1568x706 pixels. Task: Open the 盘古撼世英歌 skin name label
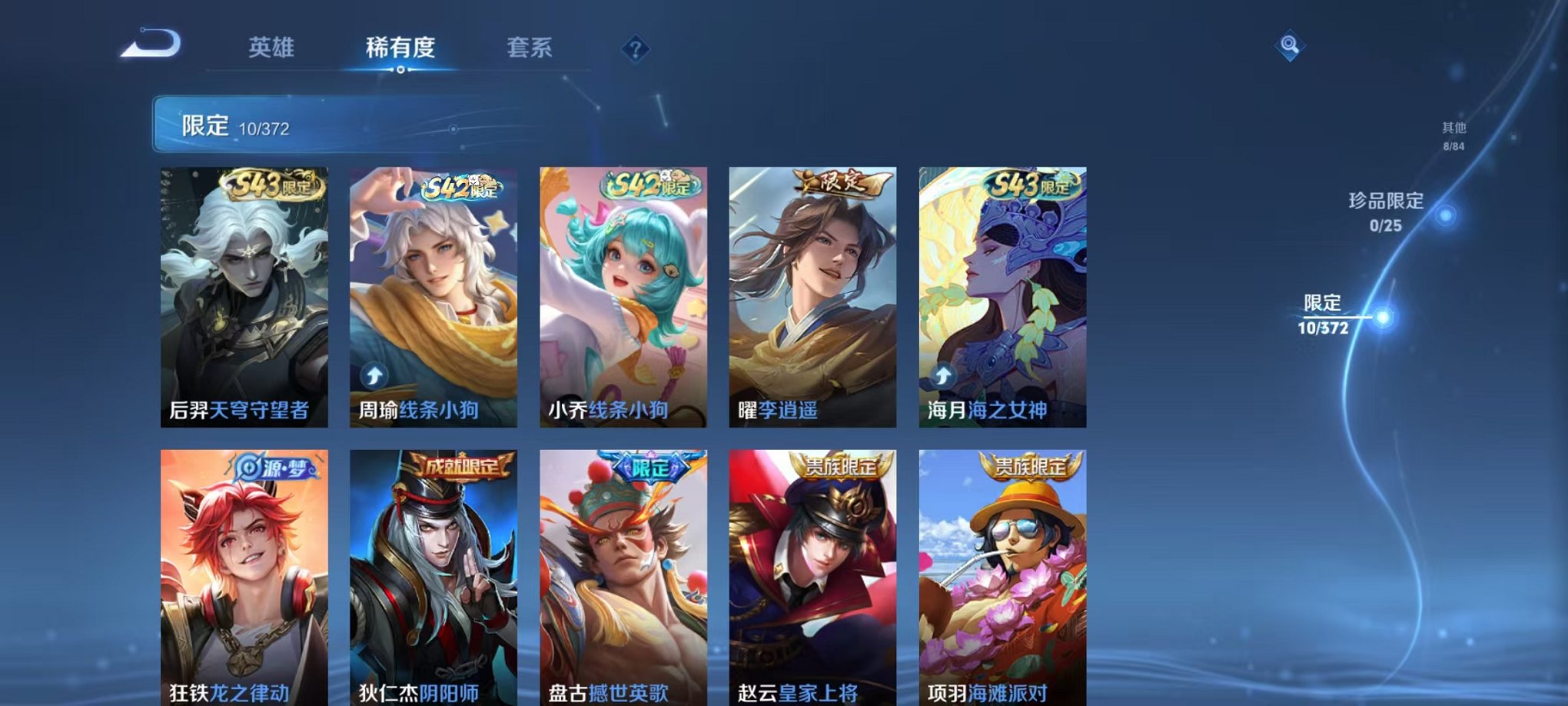607,694
